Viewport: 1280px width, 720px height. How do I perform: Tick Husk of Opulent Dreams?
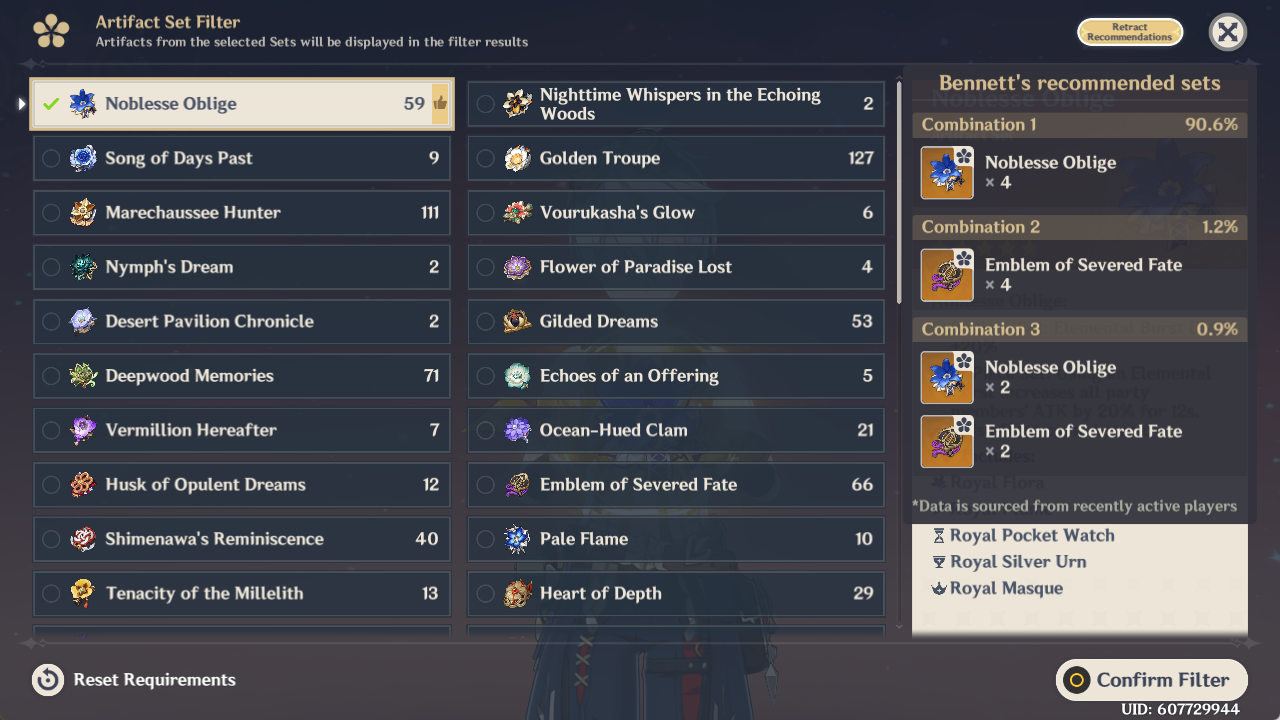241,485
